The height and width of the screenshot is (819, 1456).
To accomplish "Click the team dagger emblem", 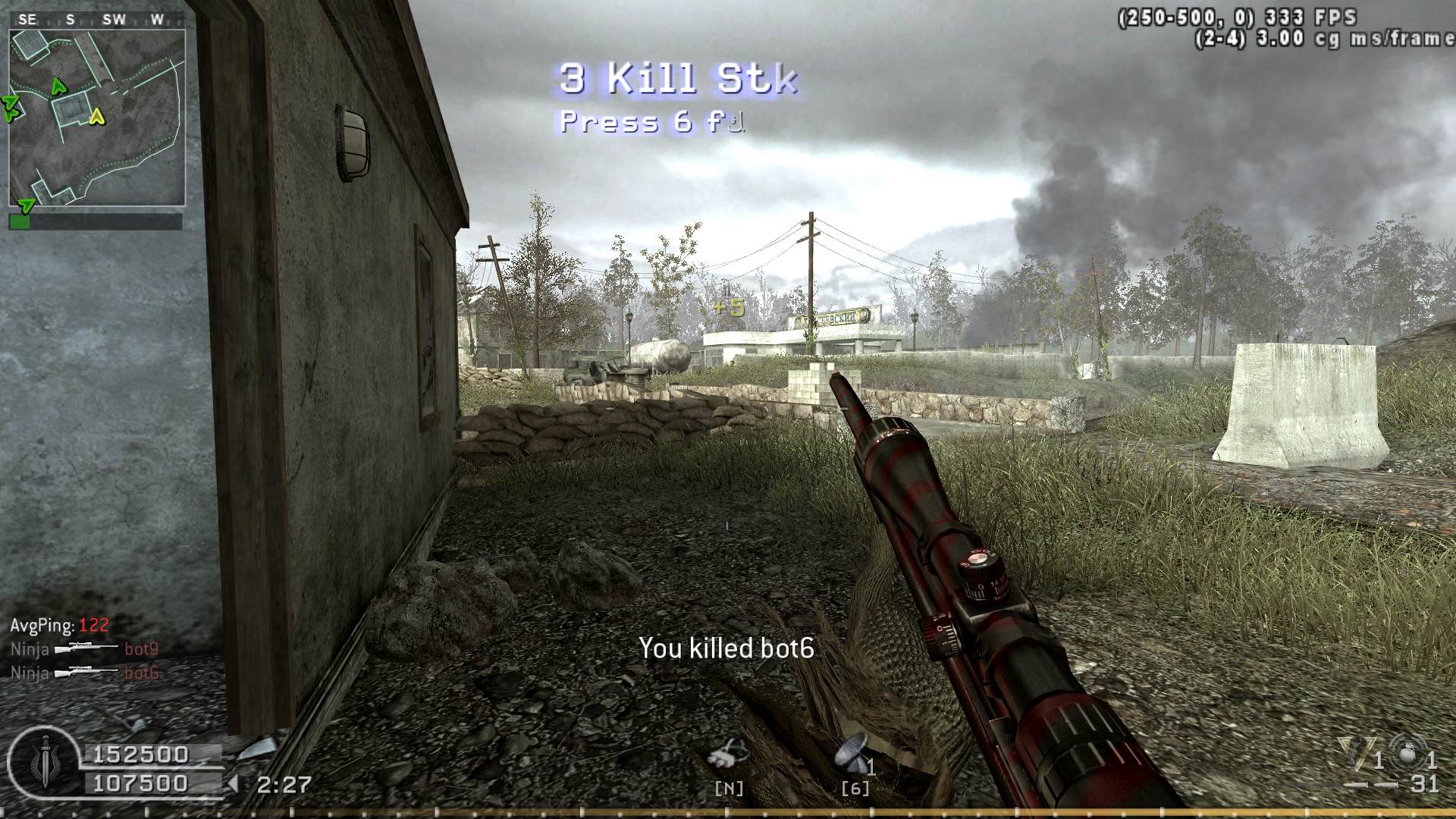I will [x=44, y=761].
